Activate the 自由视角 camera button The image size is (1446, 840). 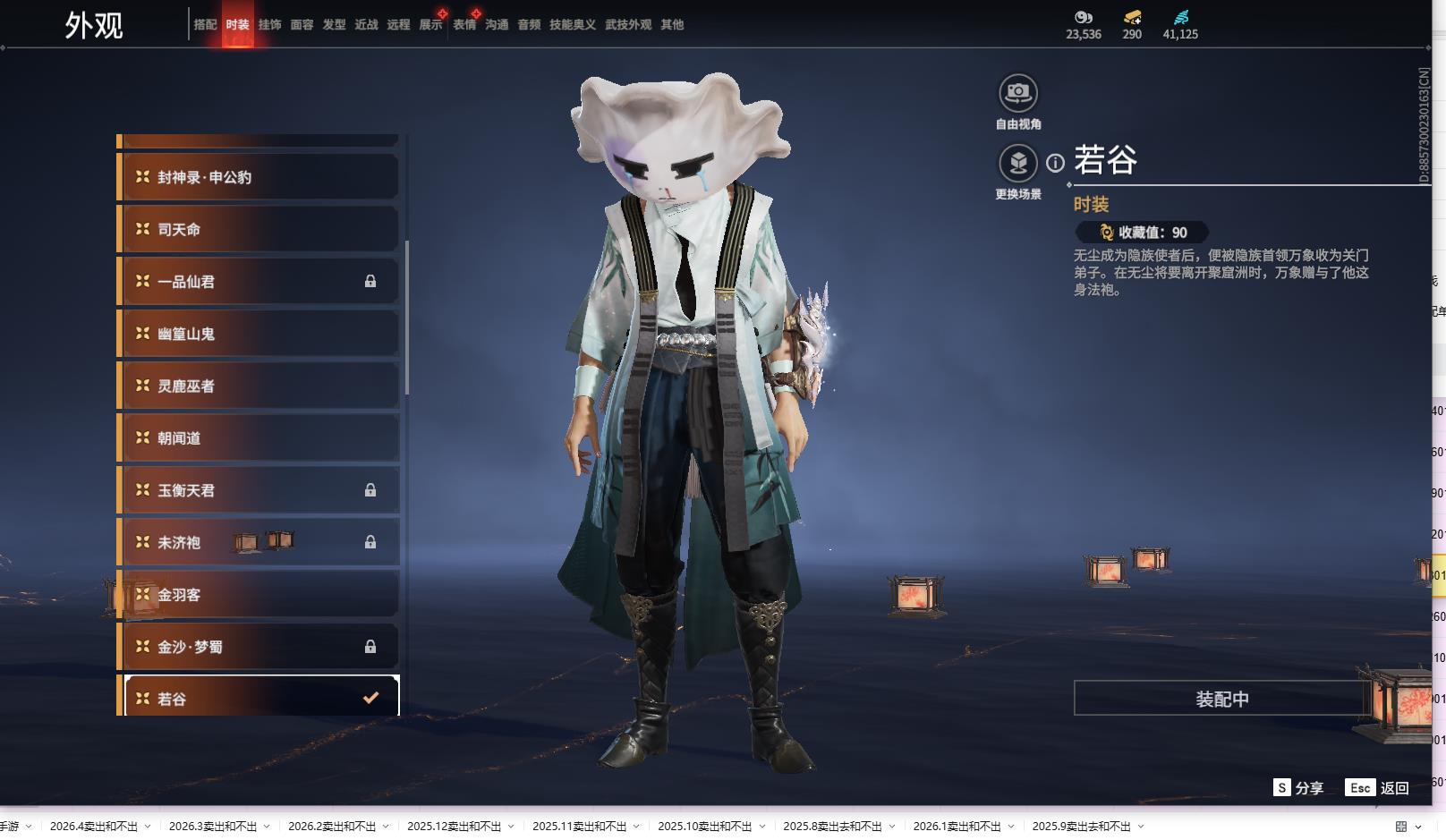pos(1017,93)
